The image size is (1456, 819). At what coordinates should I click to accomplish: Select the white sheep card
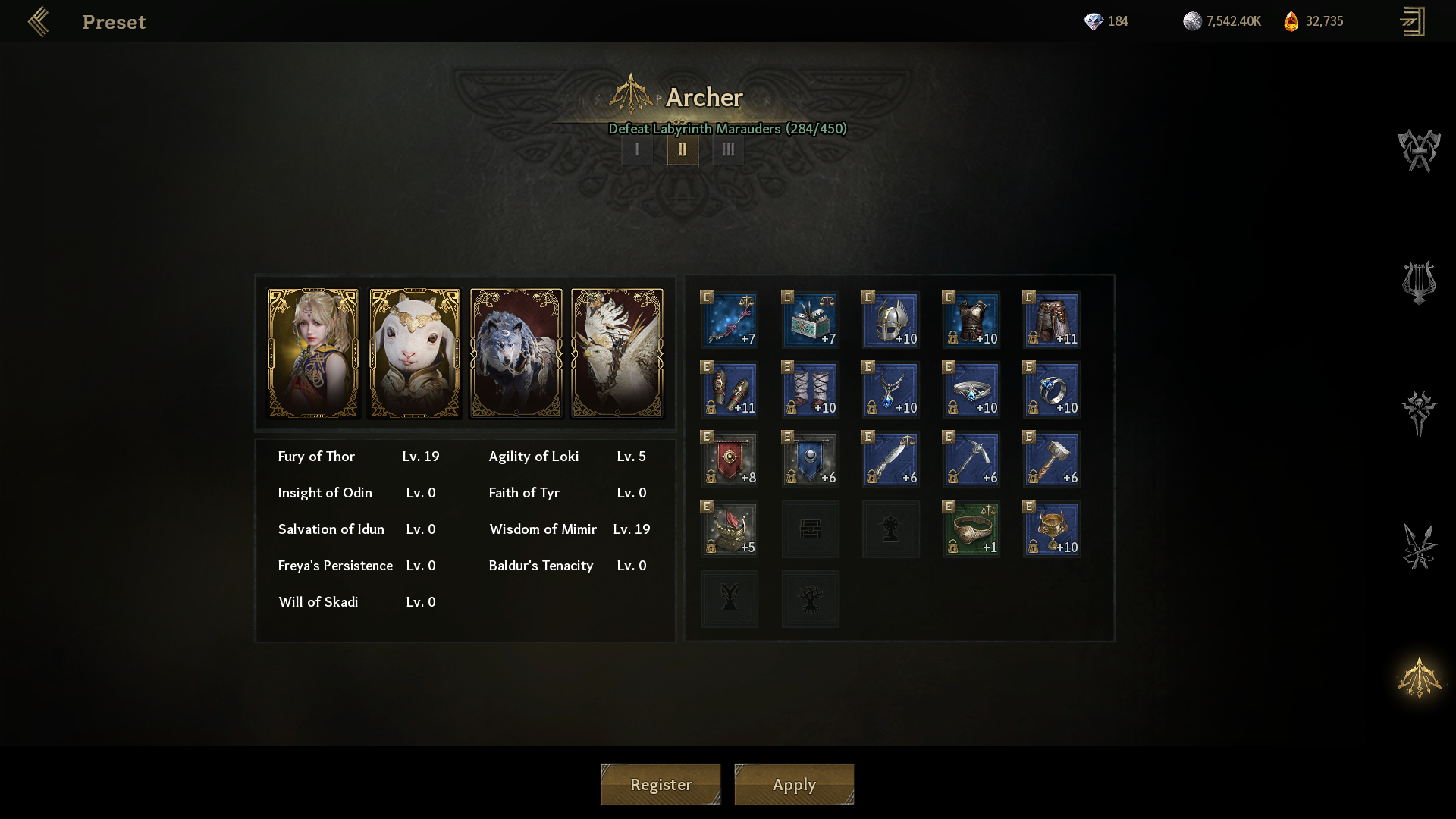tap(415, 353)
